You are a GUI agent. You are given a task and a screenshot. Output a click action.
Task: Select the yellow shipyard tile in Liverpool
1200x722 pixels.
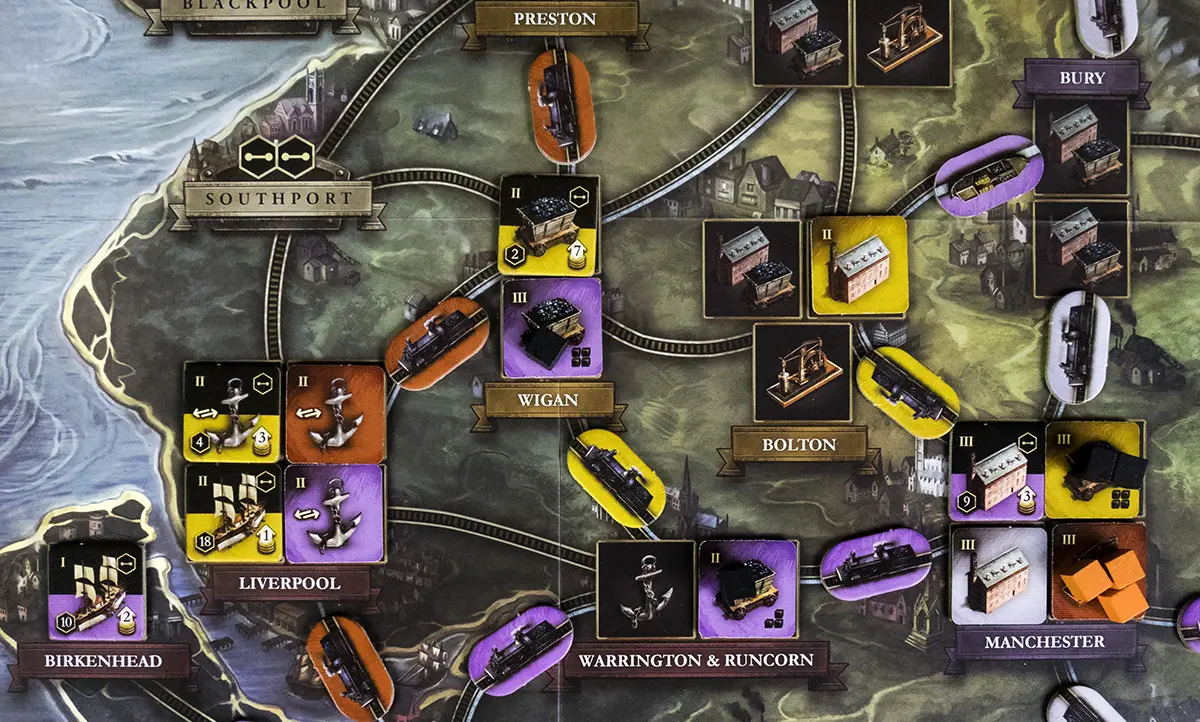(x=232, y=512)
